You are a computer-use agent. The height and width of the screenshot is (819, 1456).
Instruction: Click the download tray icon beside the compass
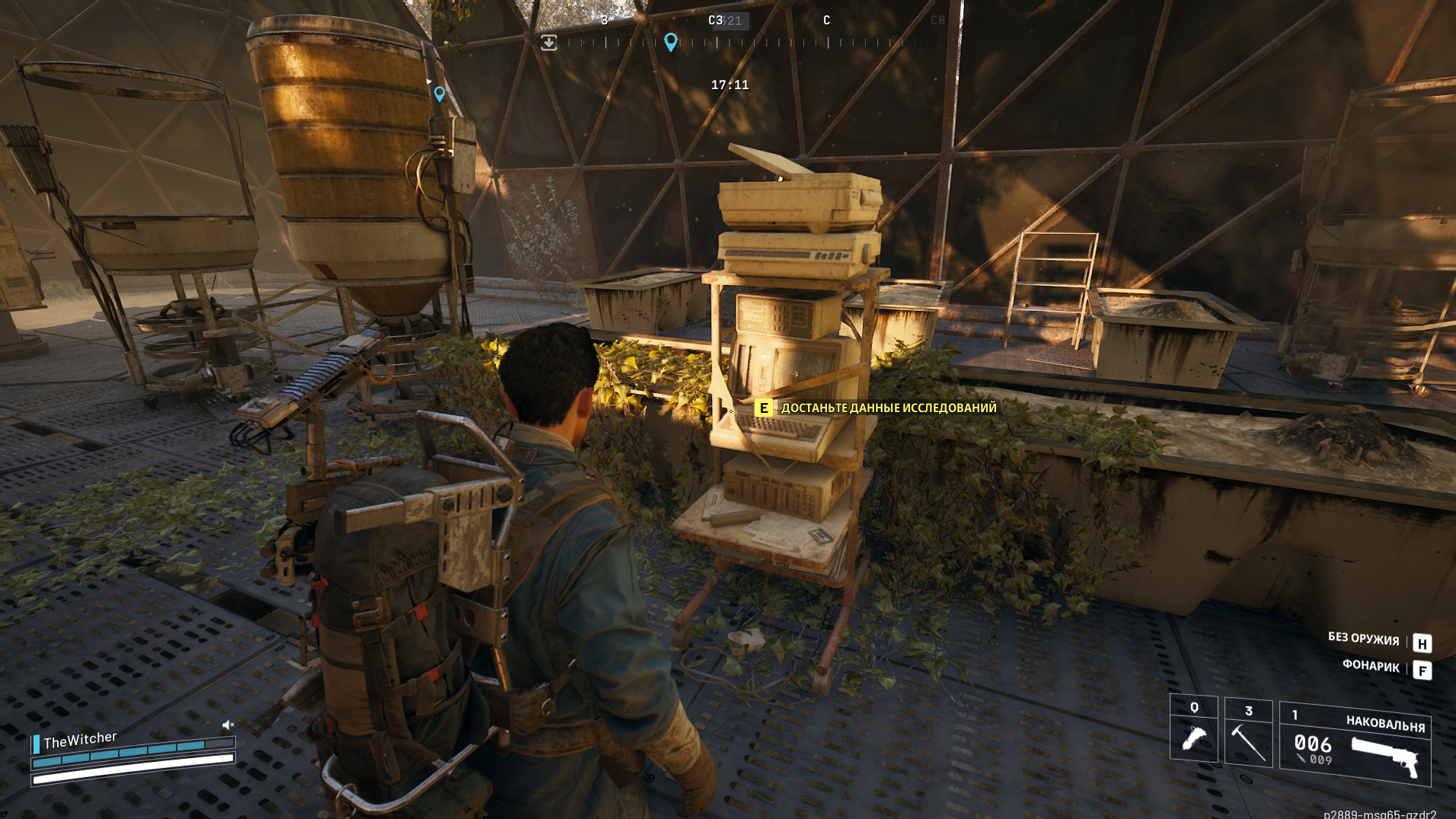(x=548, y=43)
